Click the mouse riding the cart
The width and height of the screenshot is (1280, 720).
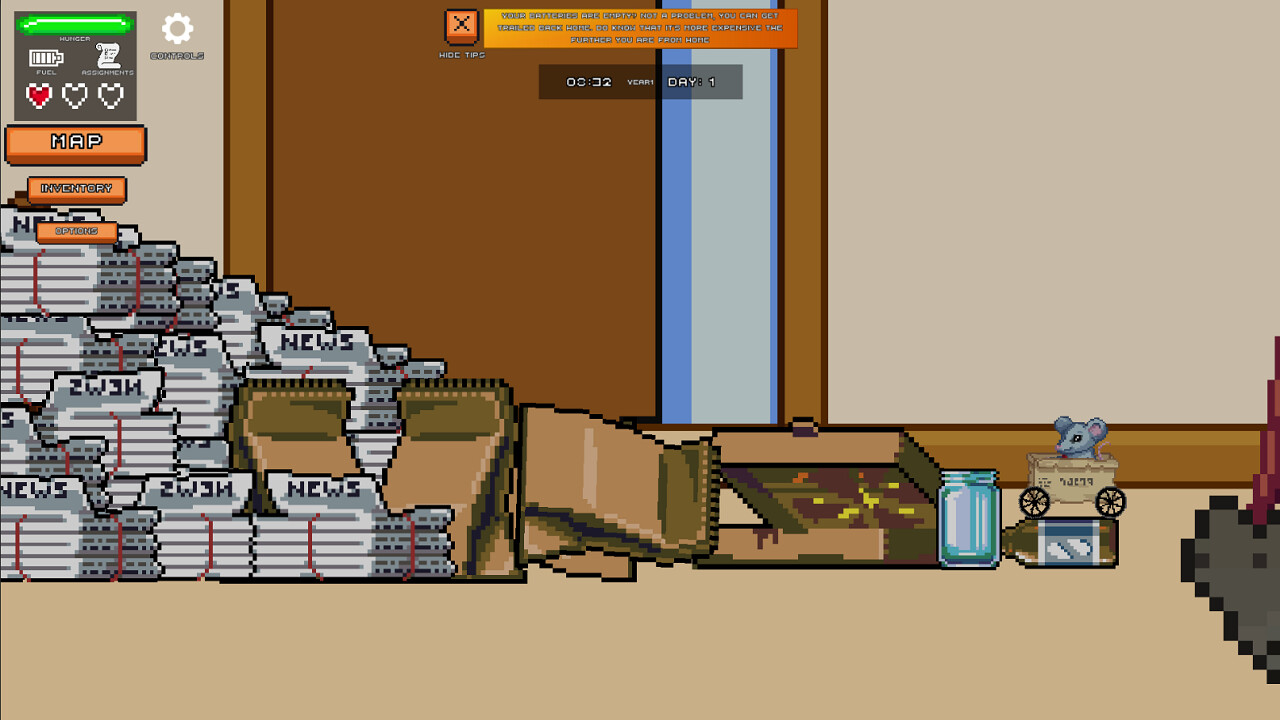[x=1077, y=440]
